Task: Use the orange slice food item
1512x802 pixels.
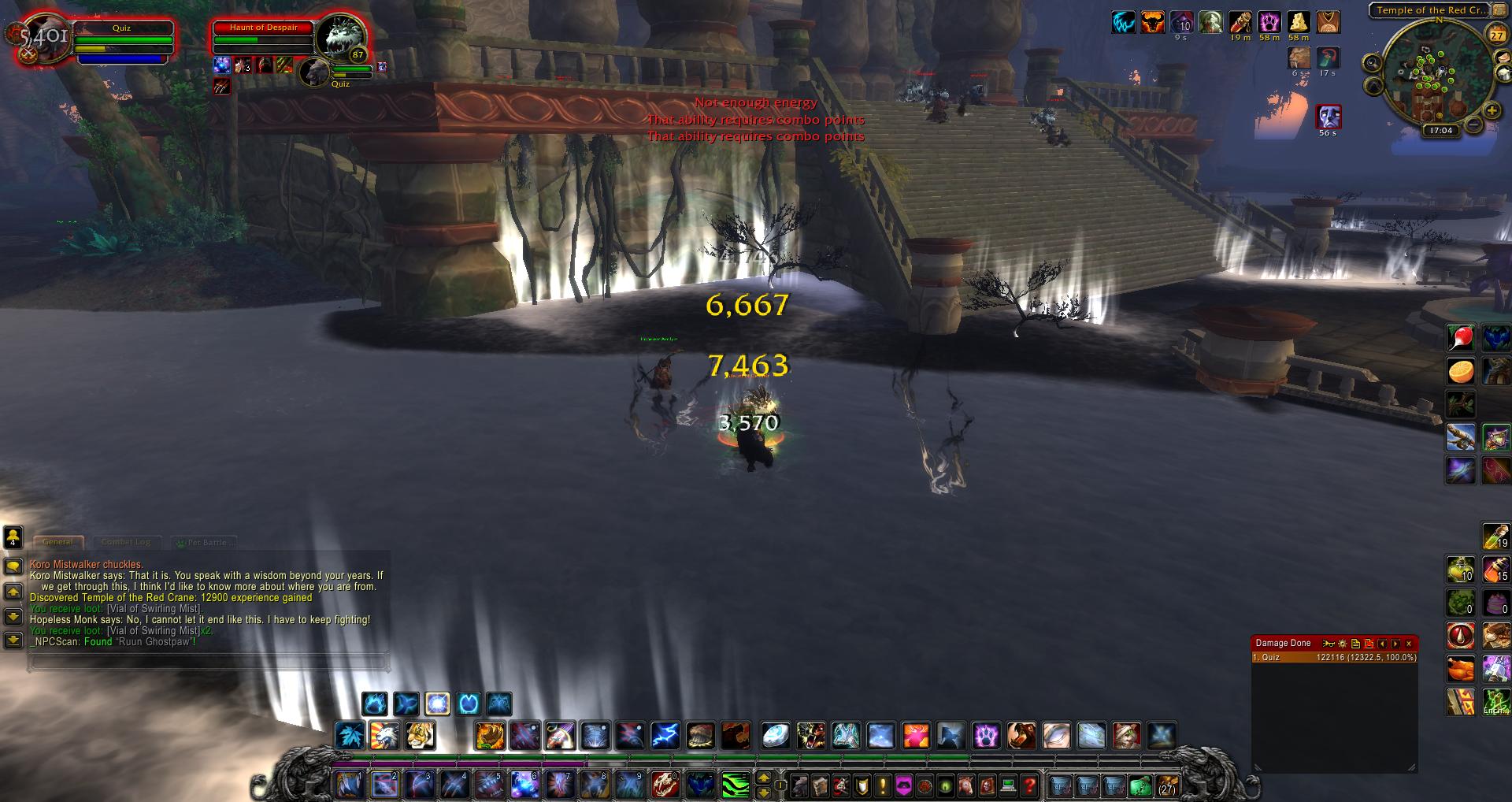Action: point(1461,371)
